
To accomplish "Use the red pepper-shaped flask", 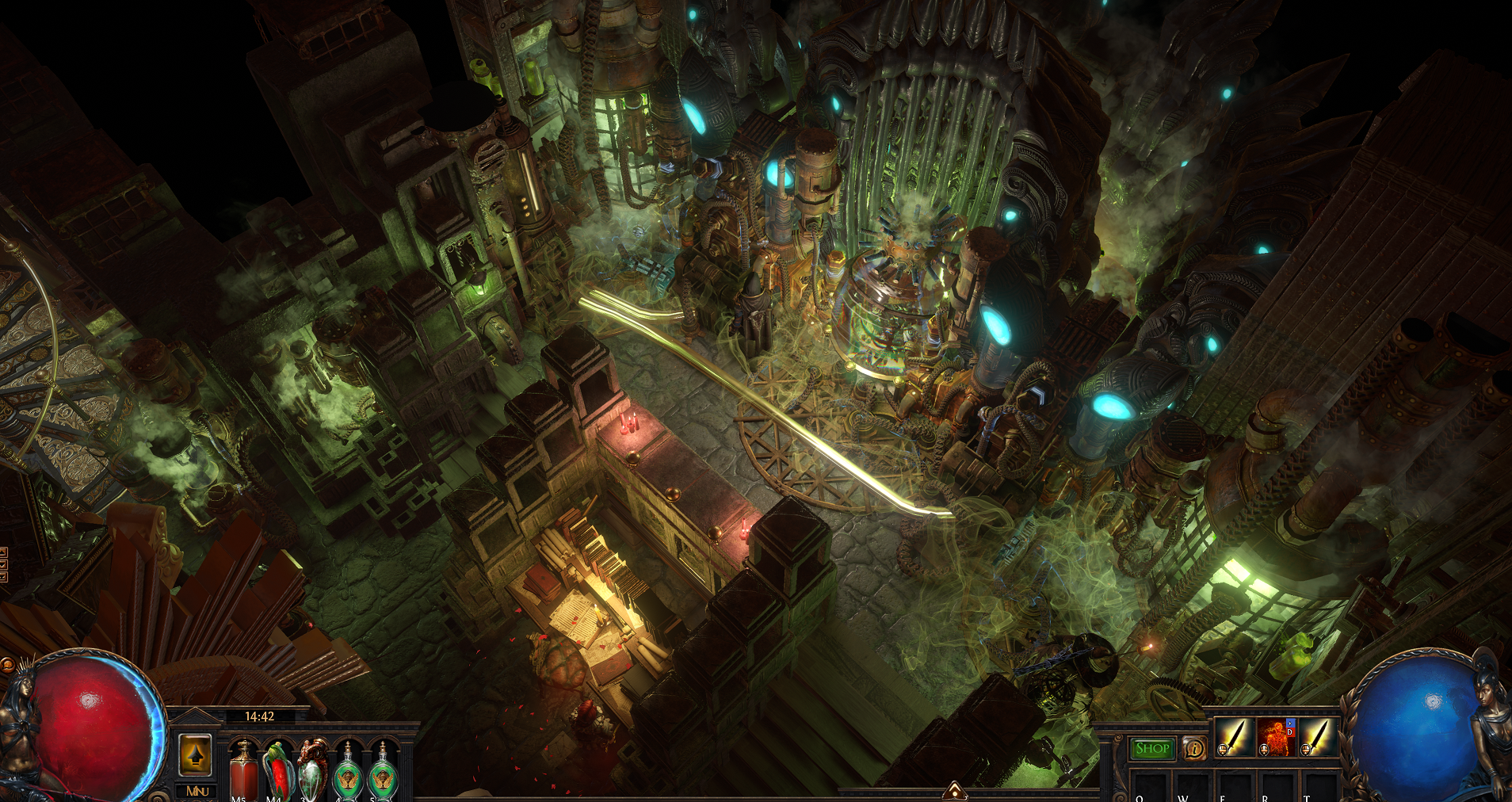I will [277, 770].
